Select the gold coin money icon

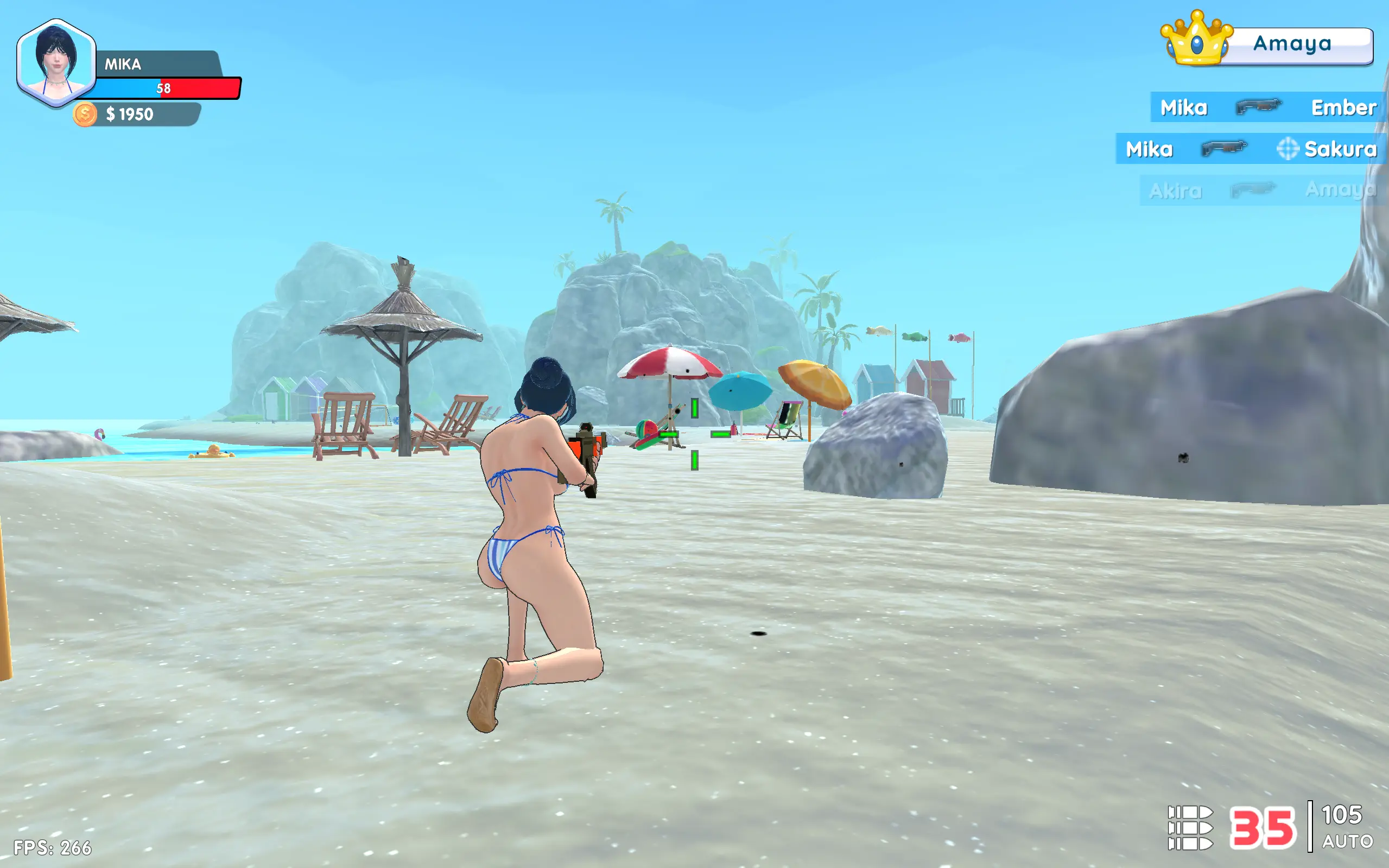[x=85, y=114]
